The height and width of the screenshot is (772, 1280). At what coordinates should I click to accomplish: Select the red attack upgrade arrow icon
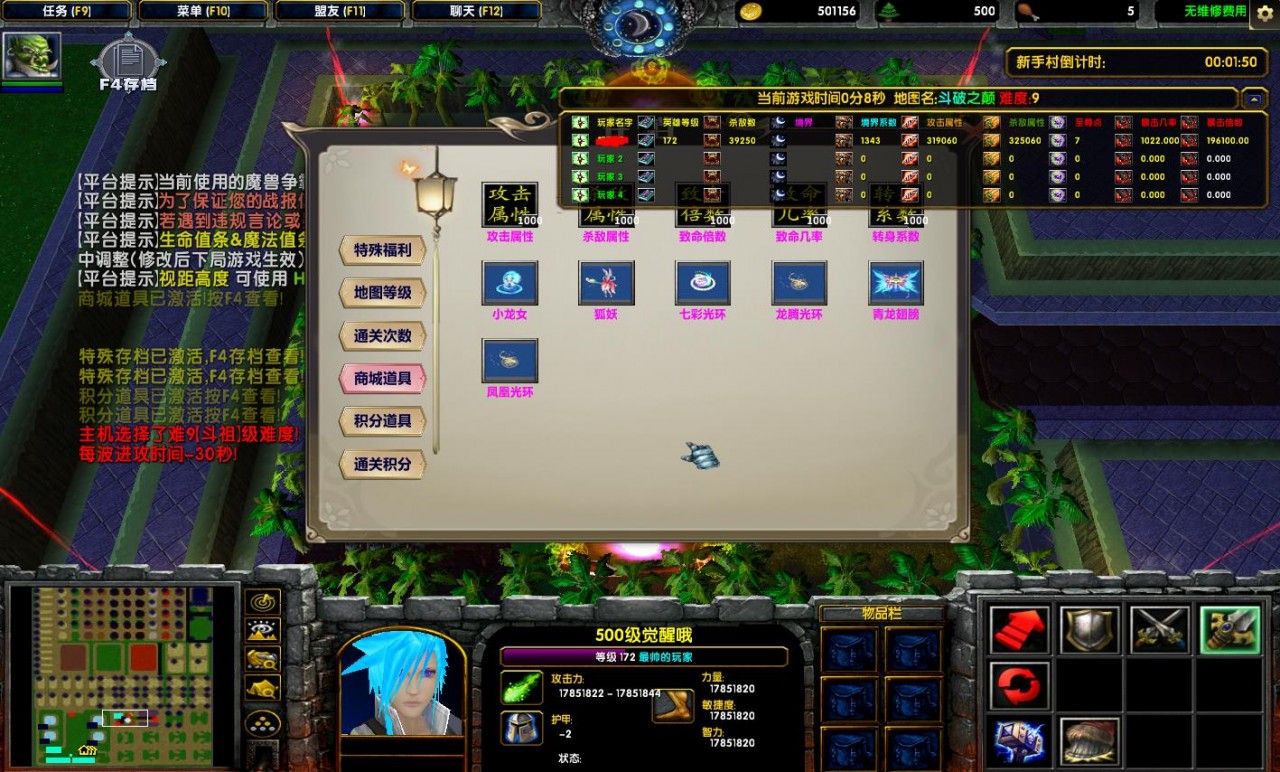1019,628
